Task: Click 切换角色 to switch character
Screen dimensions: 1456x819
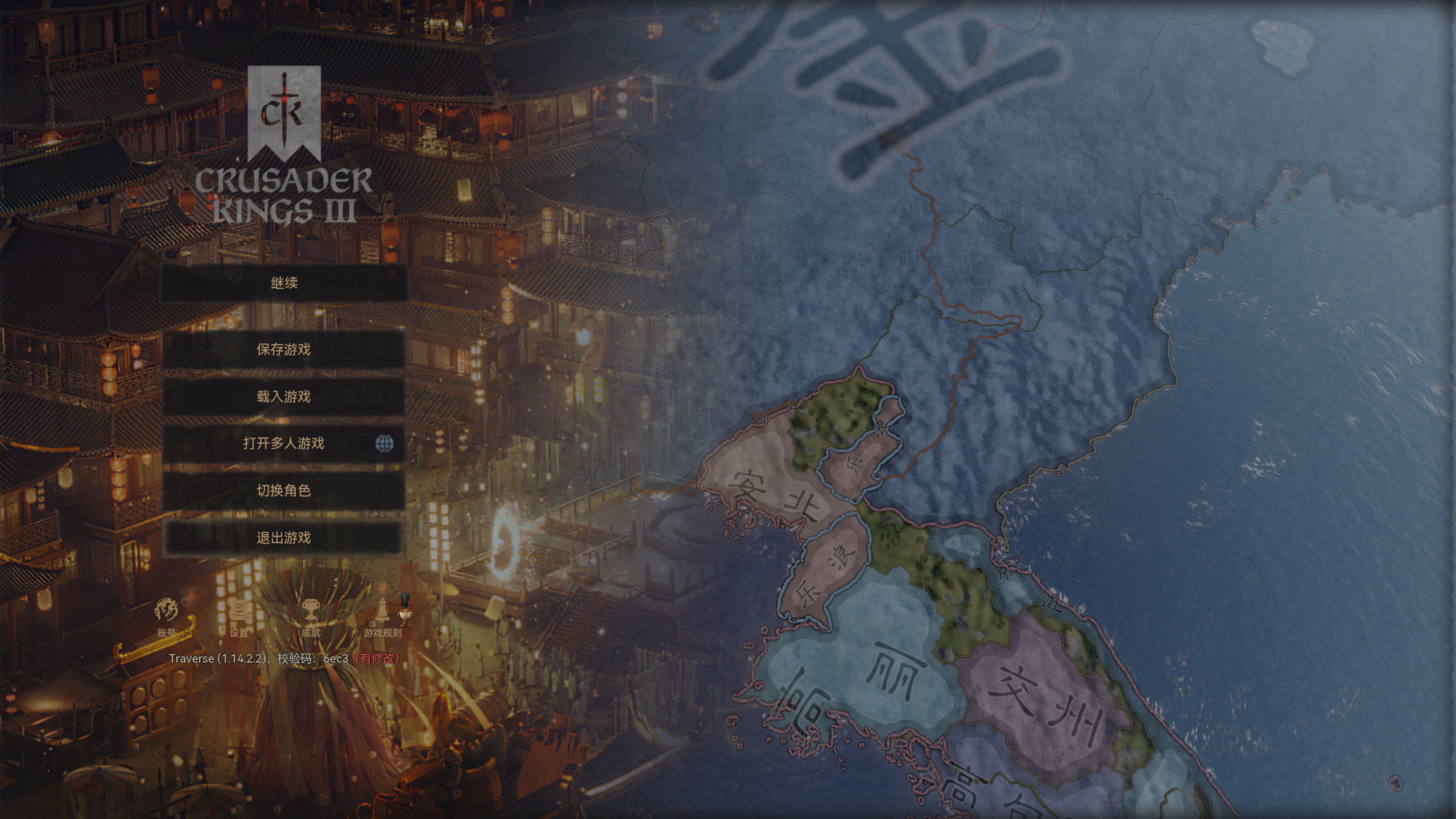Action: (x=284, y=490)
